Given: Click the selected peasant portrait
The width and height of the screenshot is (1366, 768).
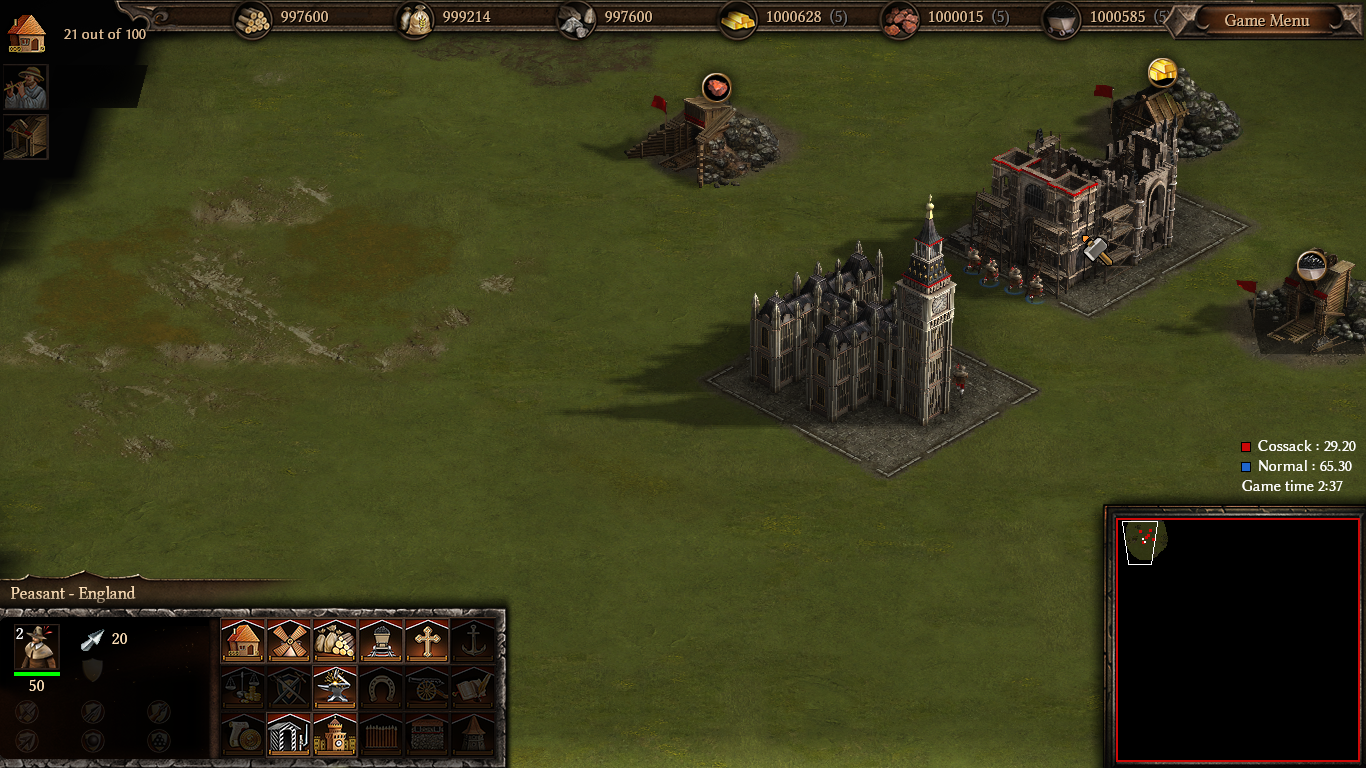Looking at the screenshot, I should 37,648.
